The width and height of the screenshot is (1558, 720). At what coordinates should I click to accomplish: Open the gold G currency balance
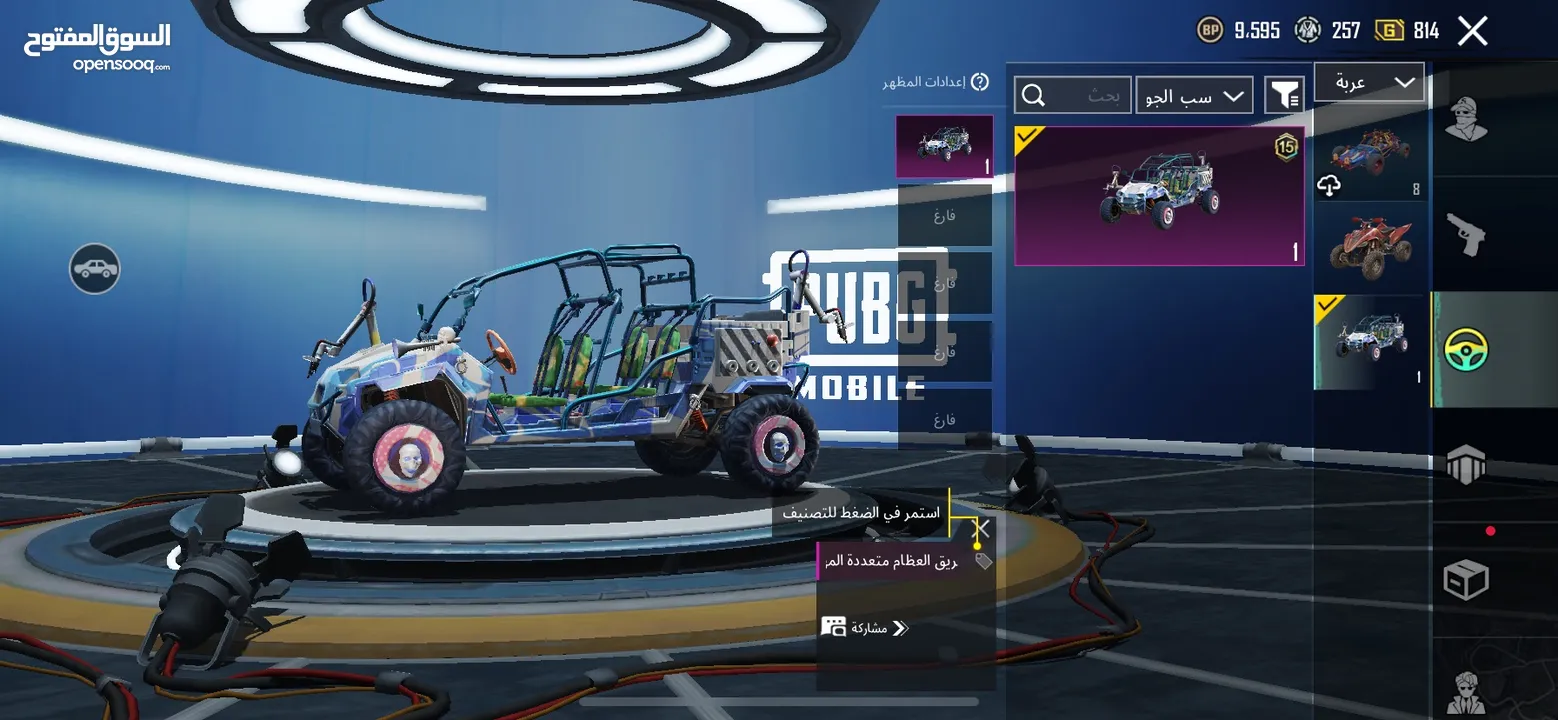(x=1407, y=31)
